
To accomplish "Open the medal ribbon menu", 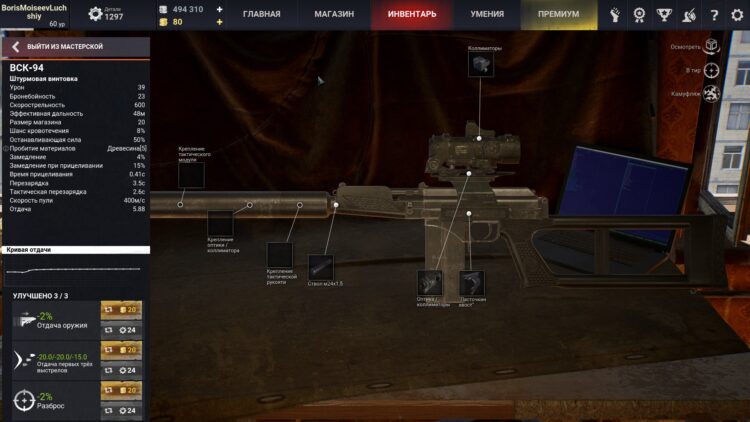I will pyautogui.click(x=639, y=15).
